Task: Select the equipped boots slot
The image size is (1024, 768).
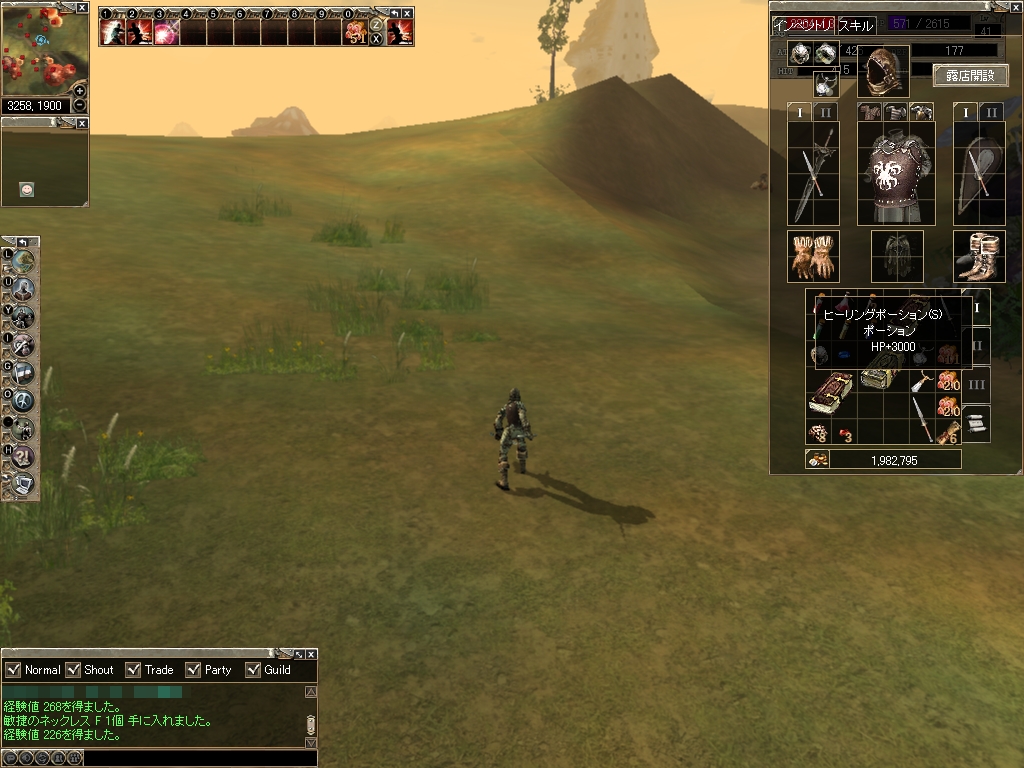Action: [979, 257]
